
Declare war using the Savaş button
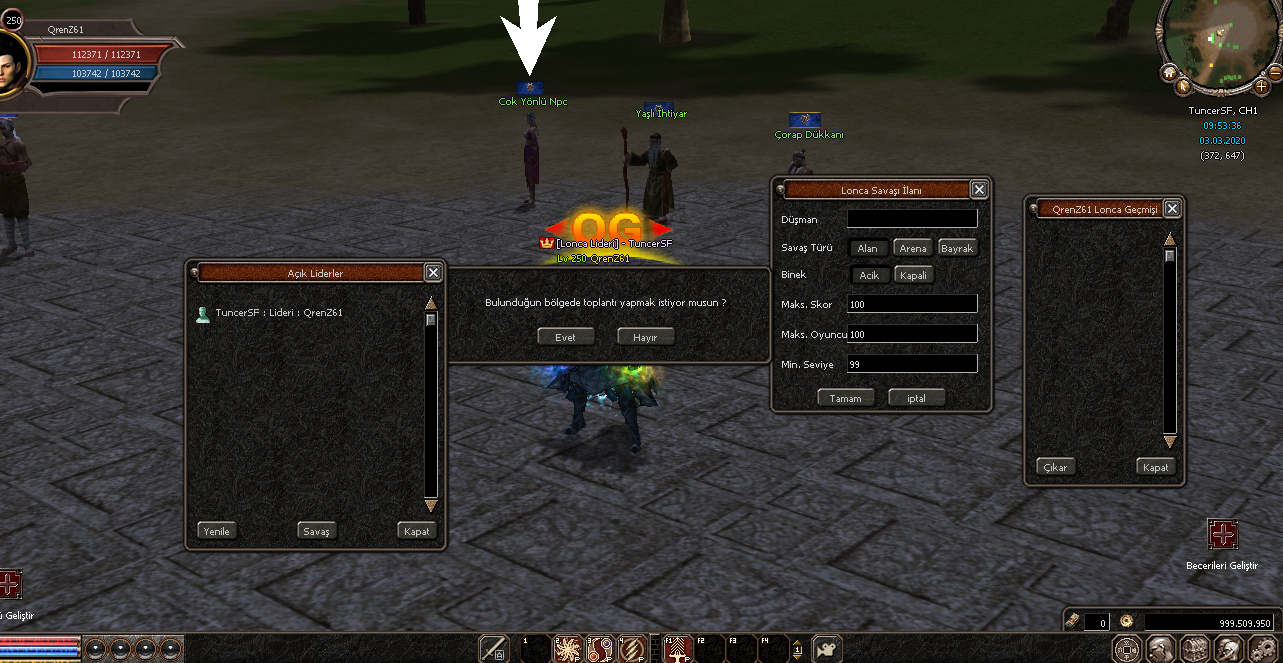(x=316, y=531)
